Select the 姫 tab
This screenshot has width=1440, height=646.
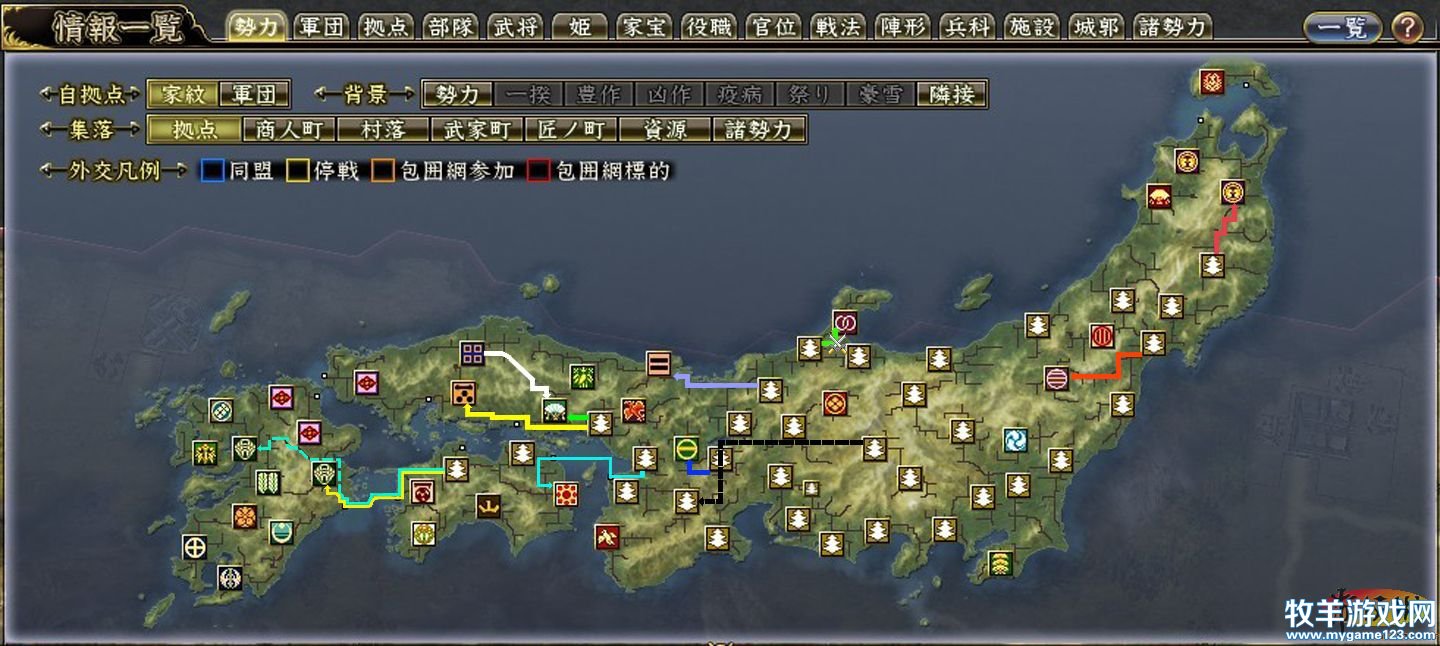pyautogui.click(x=580, y=27)
